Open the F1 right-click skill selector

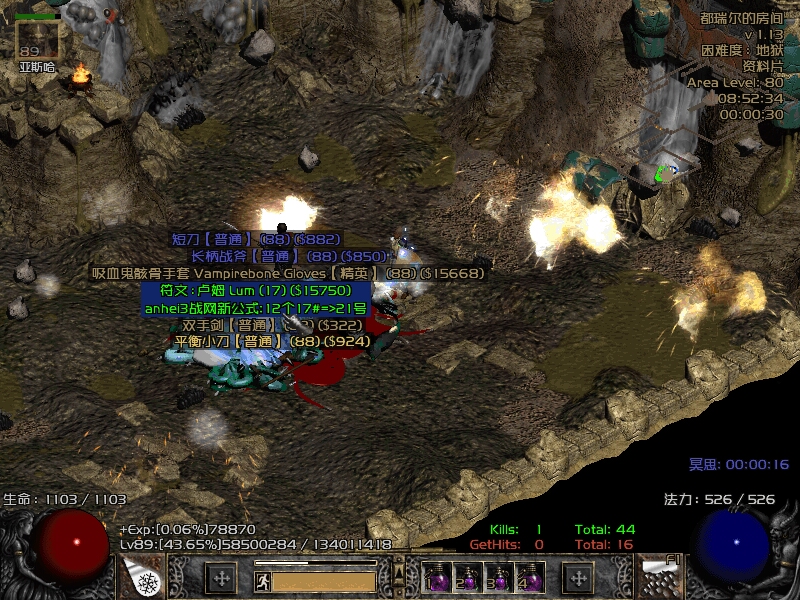coord(660,576)
